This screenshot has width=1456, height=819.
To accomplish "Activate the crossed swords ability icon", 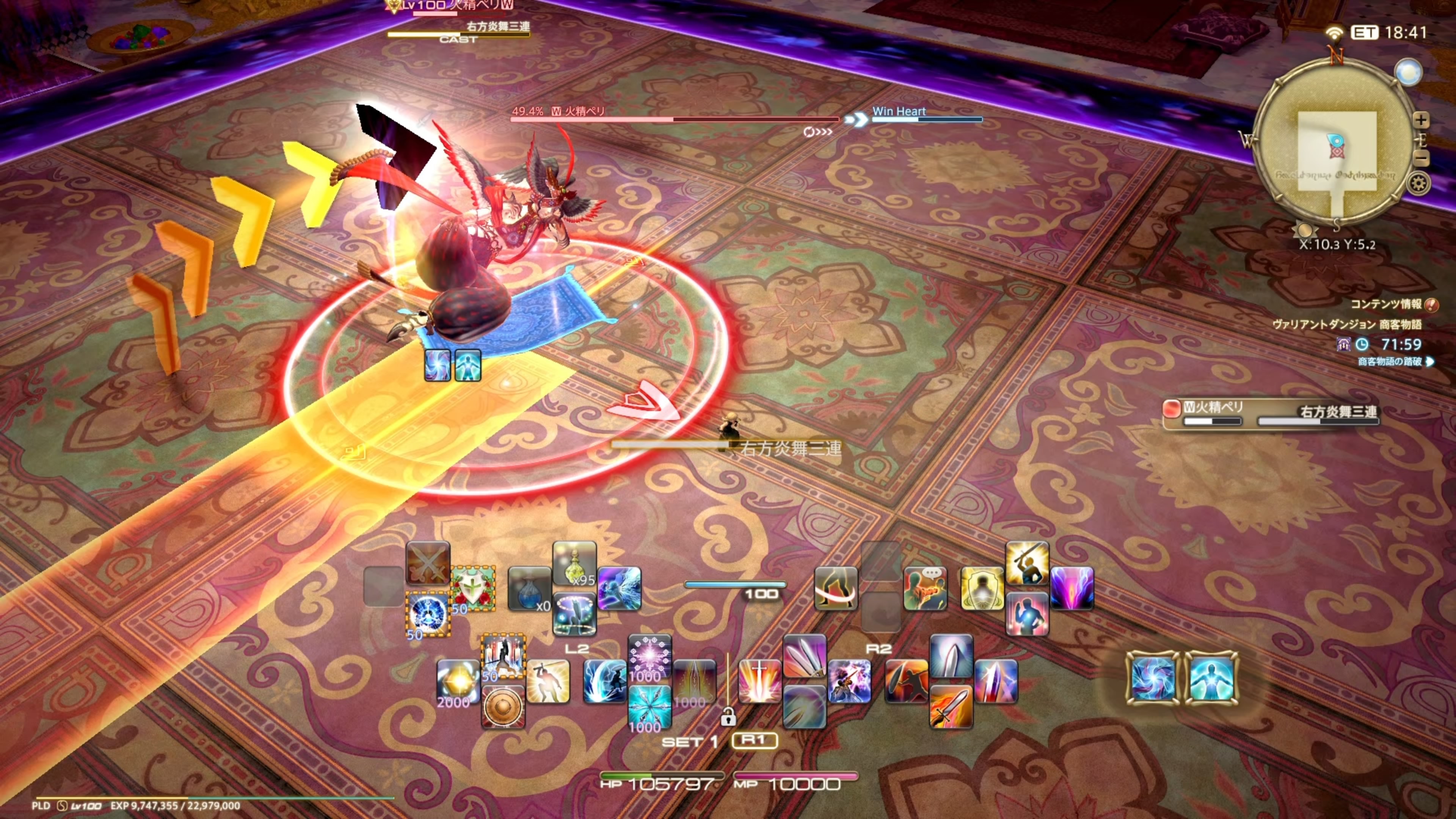I will [428, 563].
